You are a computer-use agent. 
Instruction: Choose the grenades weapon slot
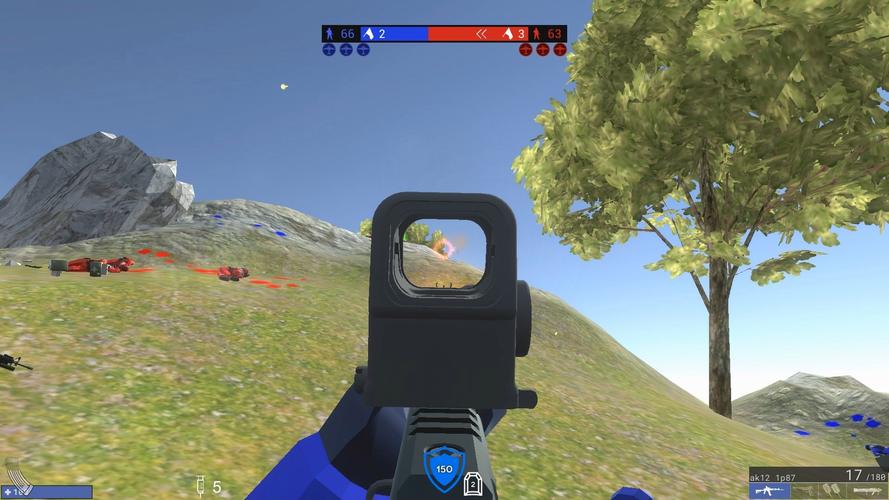click(x=832, y=490)
